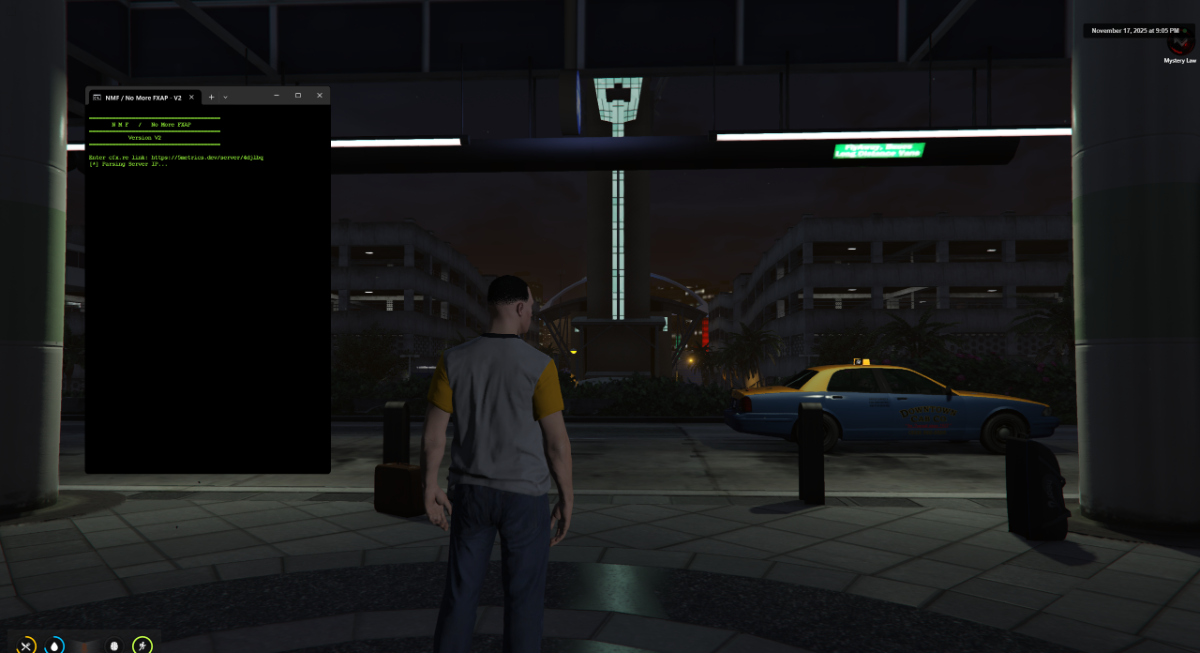The image size is (1200, 653).
Task: Open a new terminal tab with plus
Action: [211, 97]
